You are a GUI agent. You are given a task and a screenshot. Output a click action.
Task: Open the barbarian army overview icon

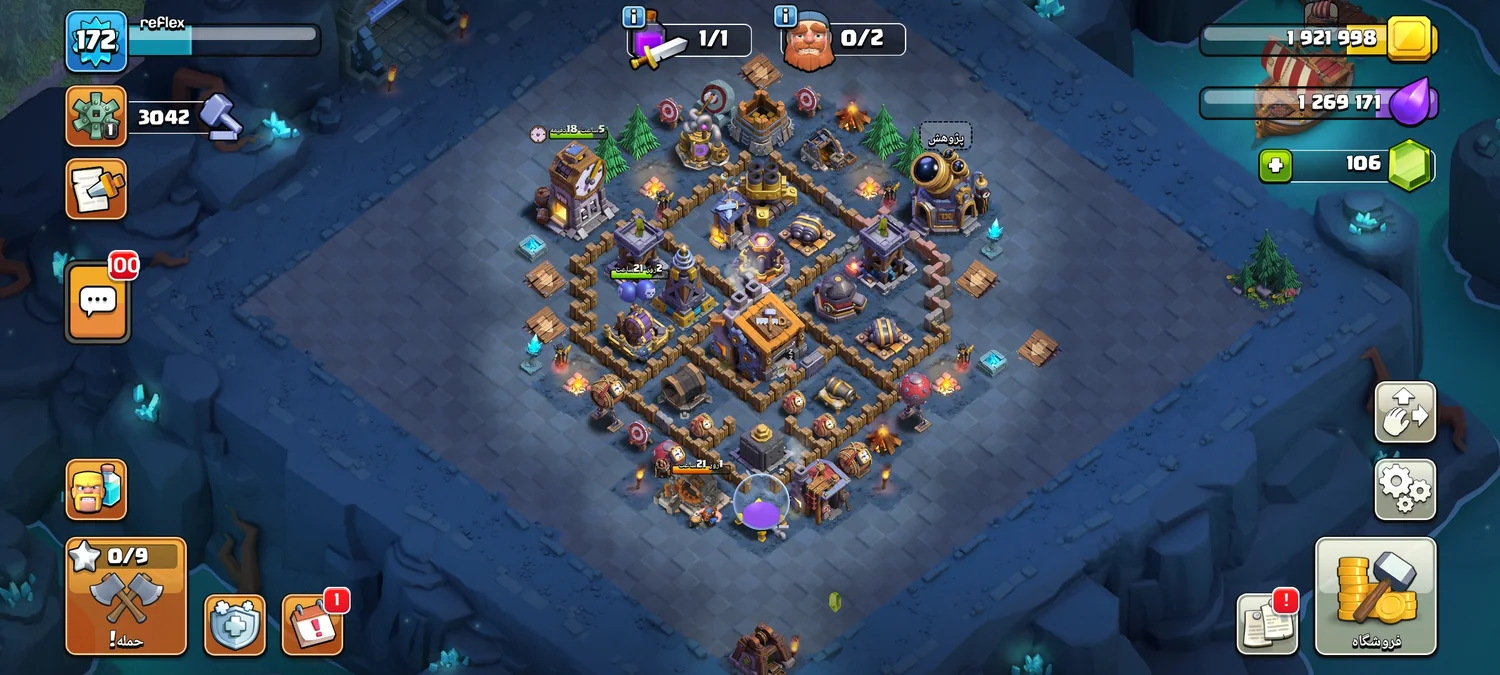(x=96, y=490)
